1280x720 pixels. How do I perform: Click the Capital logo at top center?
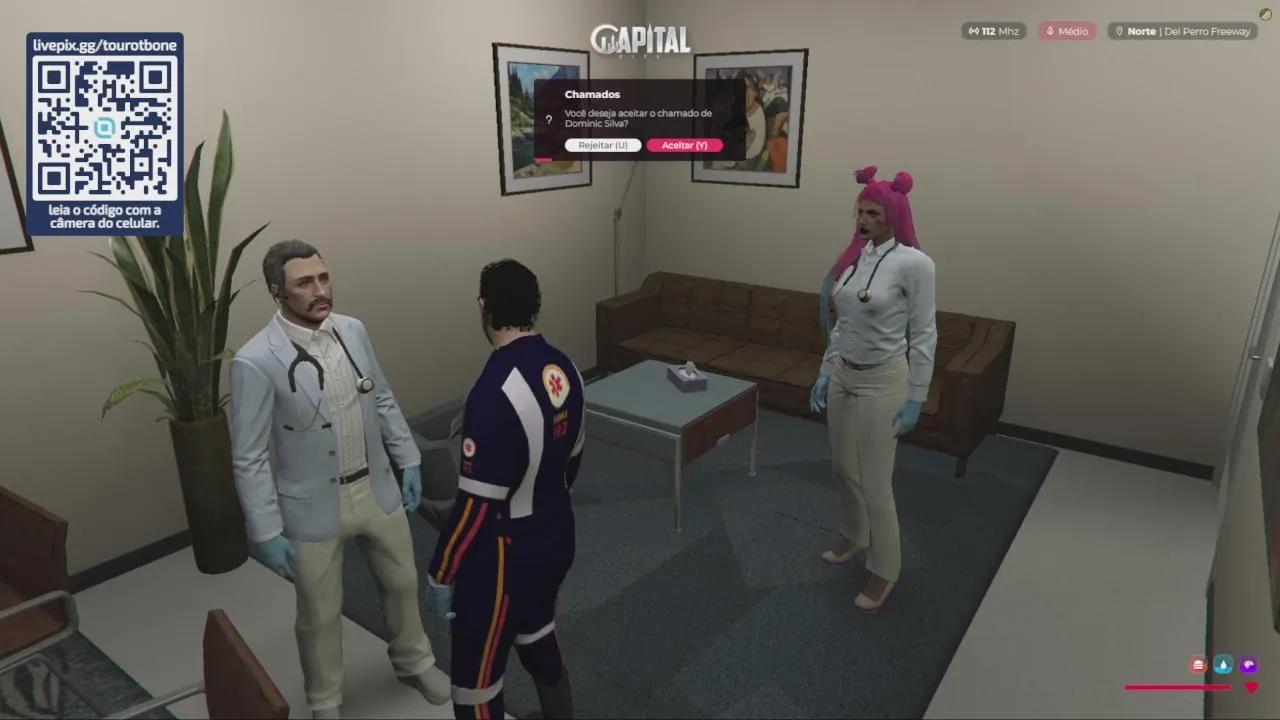point(640,41)
